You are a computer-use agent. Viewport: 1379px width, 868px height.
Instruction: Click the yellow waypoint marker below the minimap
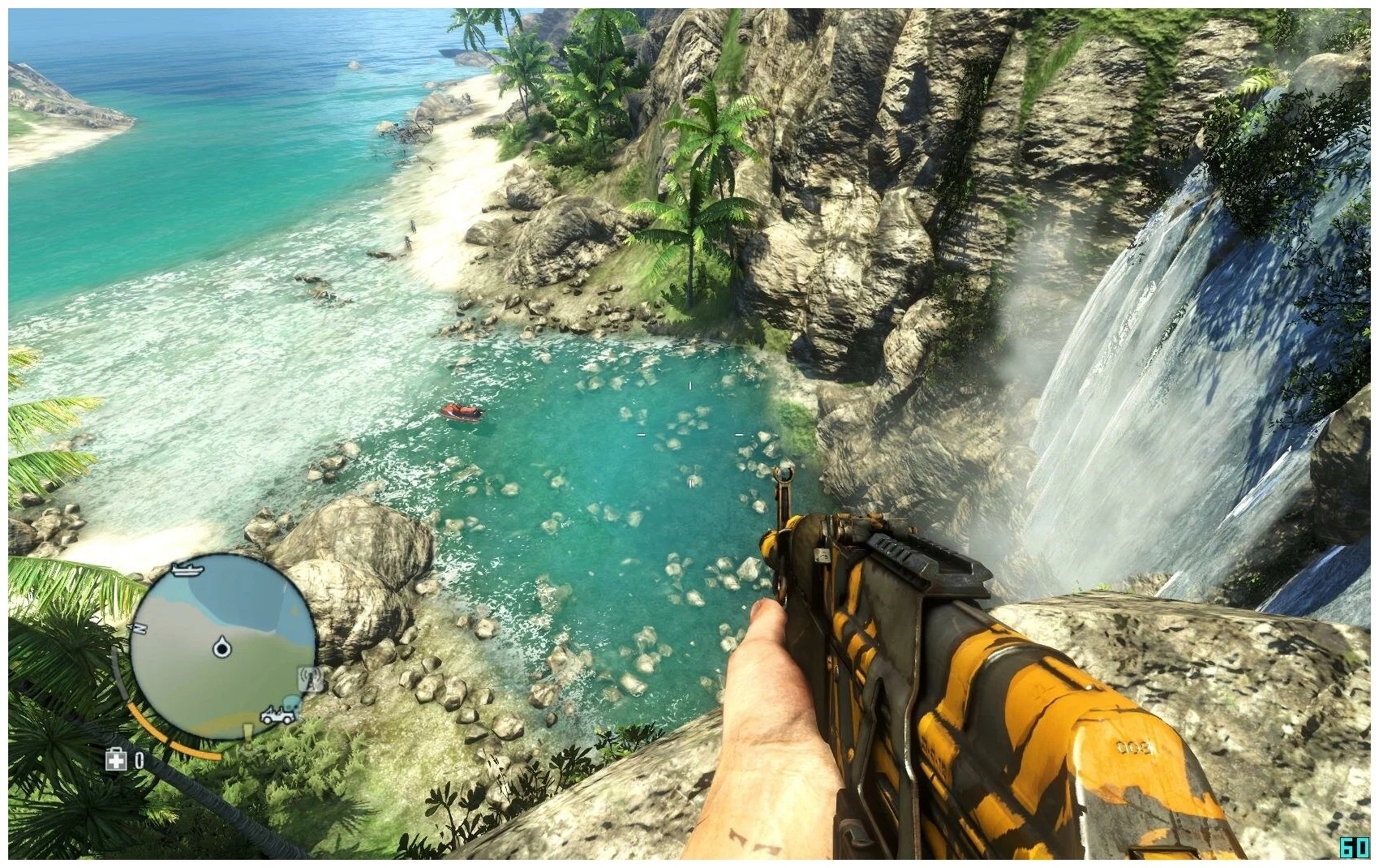pos(247,729)
